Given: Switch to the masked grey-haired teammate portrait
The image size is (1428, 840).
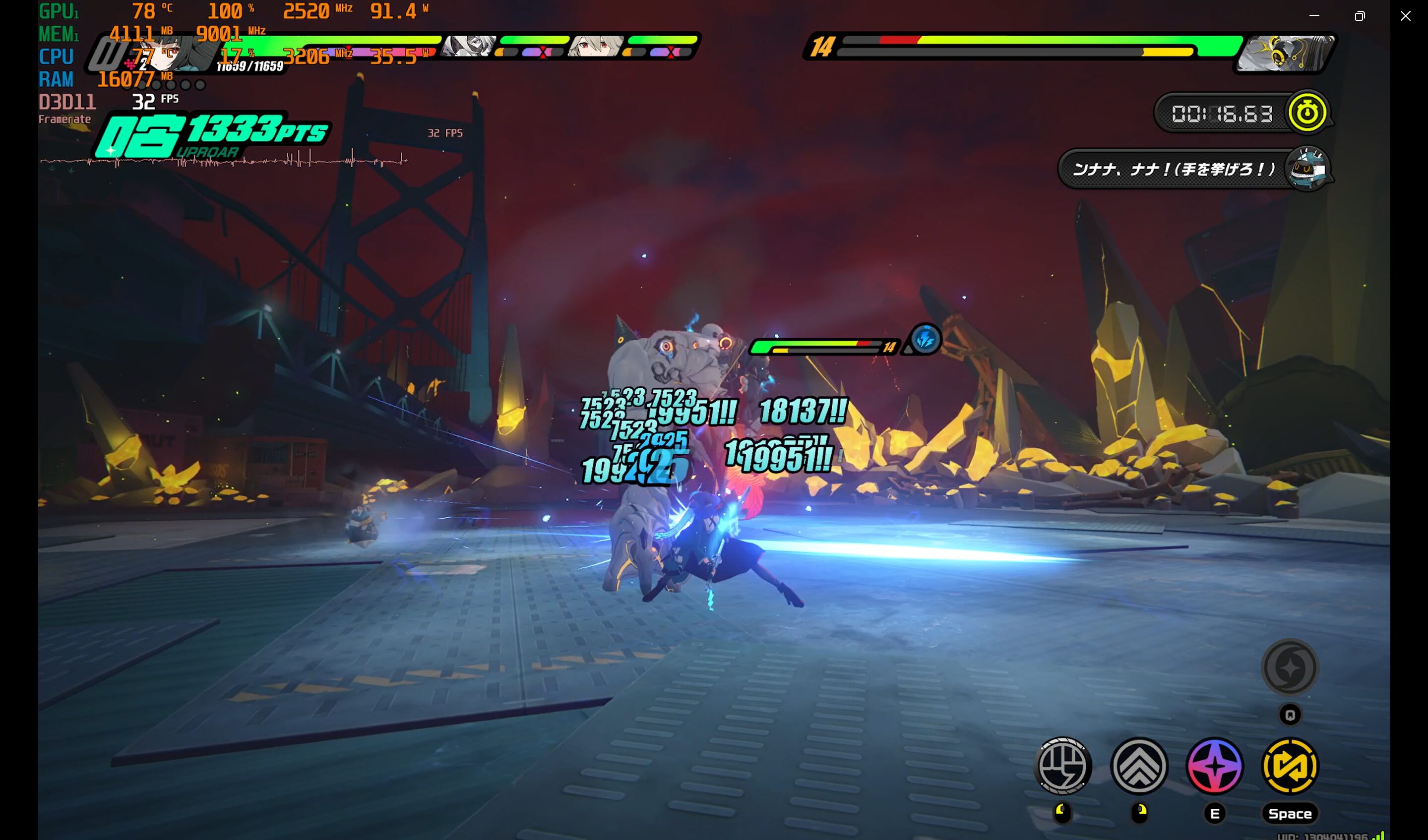Looking at the screenshot, I should coord(468,46).
